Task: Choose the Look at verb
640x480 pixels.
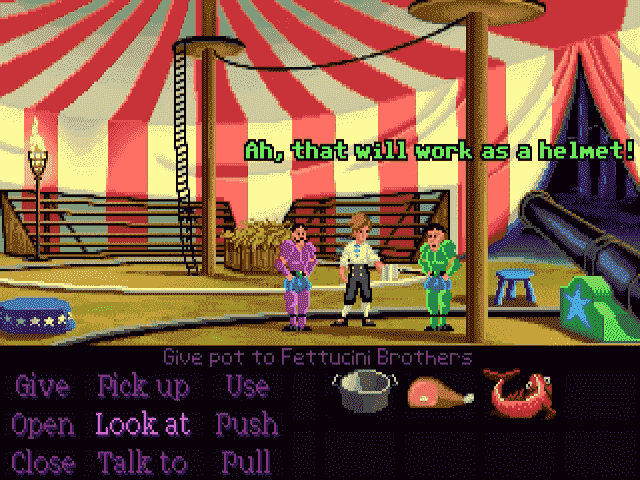Action: (143, 424)
